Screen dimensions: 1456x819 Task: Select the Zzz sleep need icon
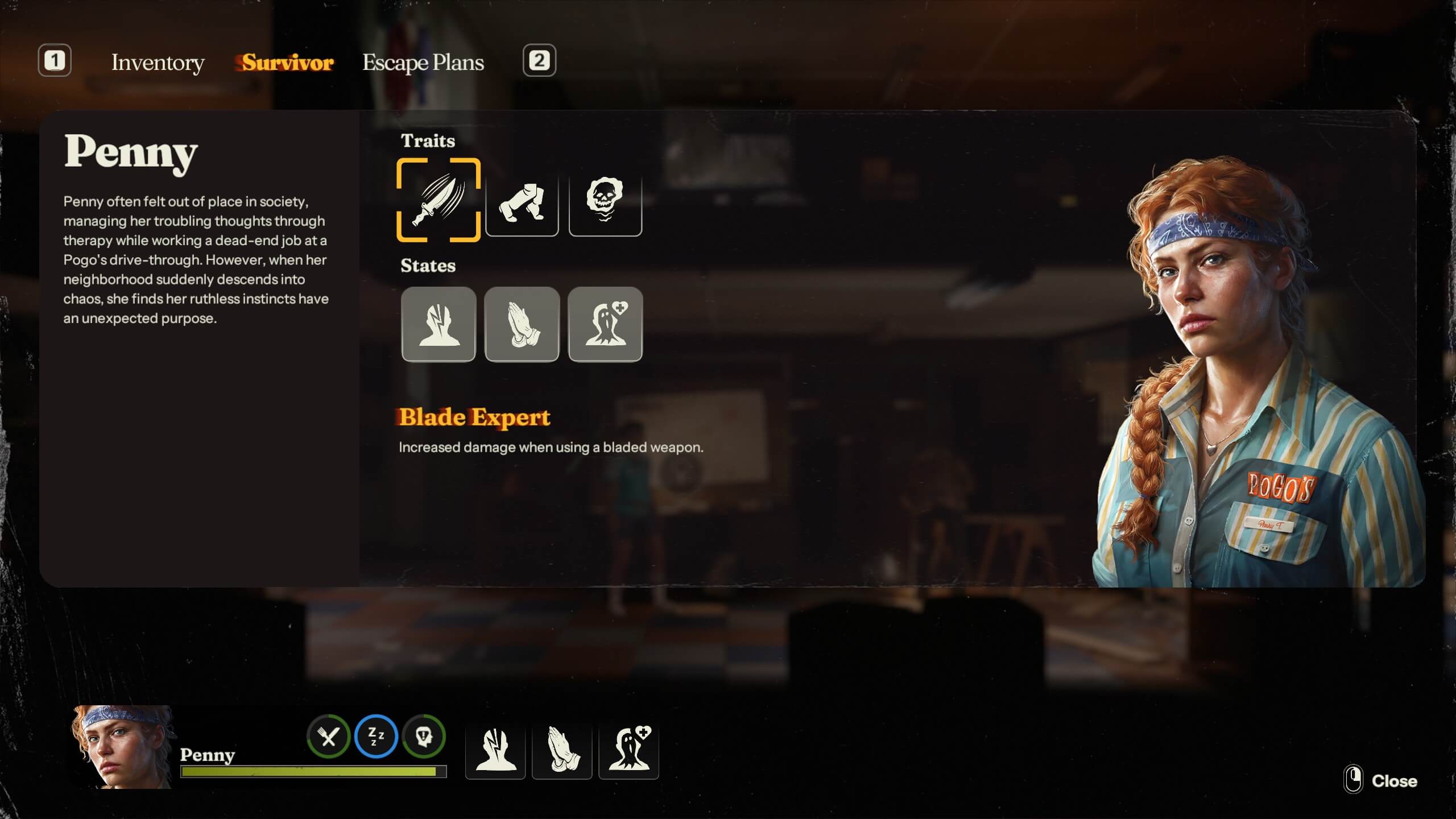click(376, 737)
